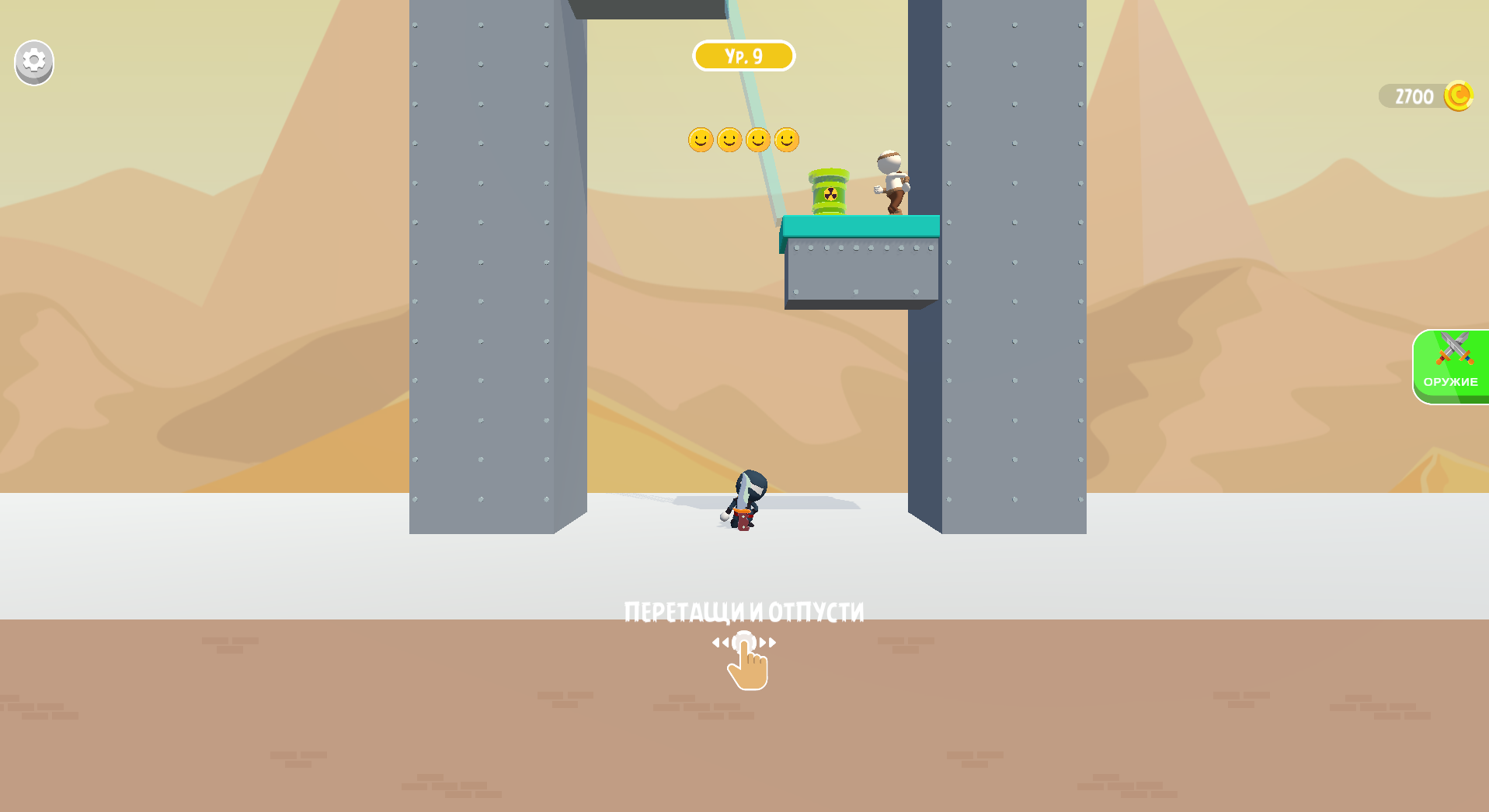Click the first smiley face icon

[701, 141]
